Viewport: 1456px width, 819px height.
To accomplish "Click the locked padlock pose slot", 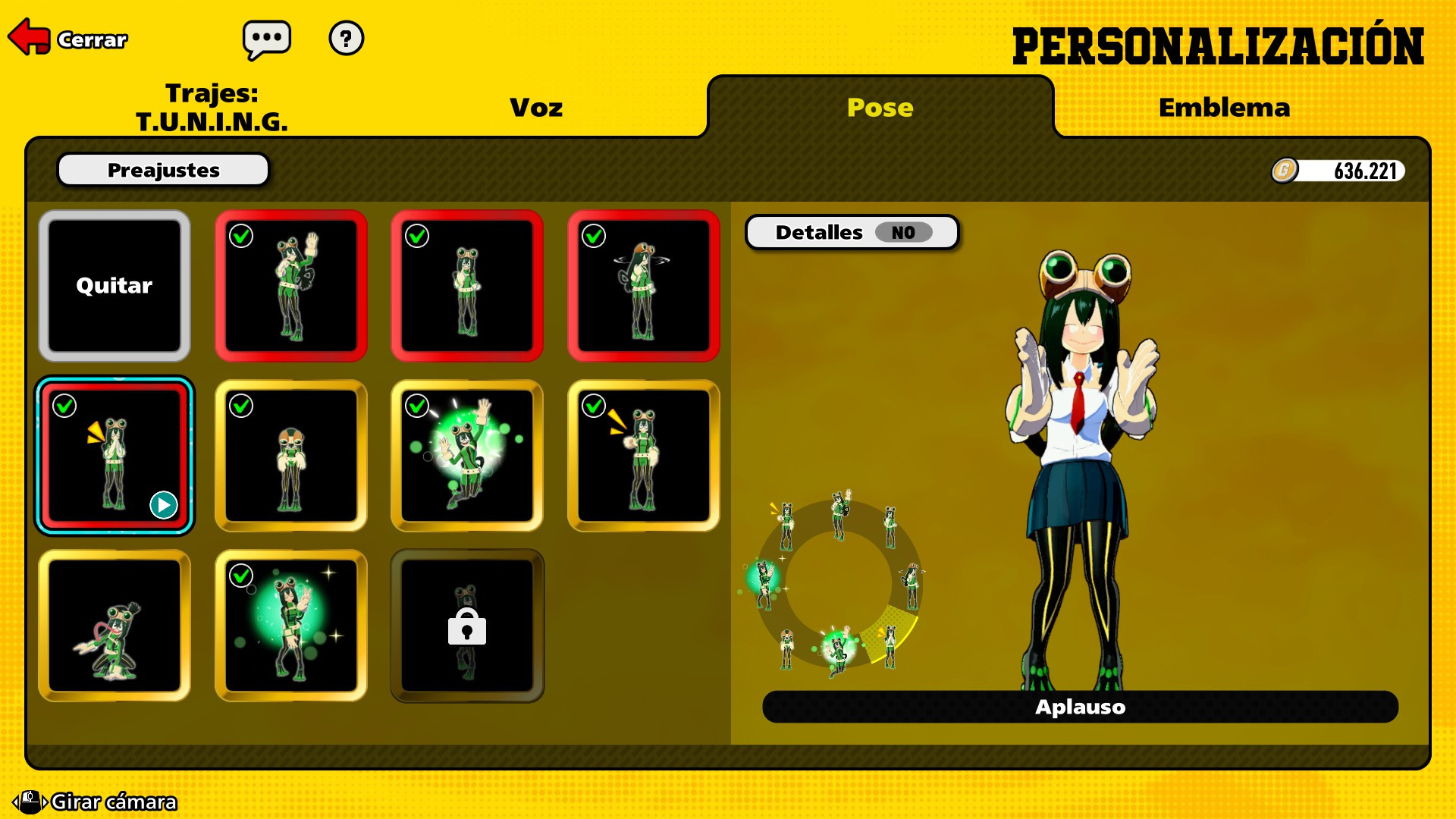I will pyautogui.click(x=466, y=626).
